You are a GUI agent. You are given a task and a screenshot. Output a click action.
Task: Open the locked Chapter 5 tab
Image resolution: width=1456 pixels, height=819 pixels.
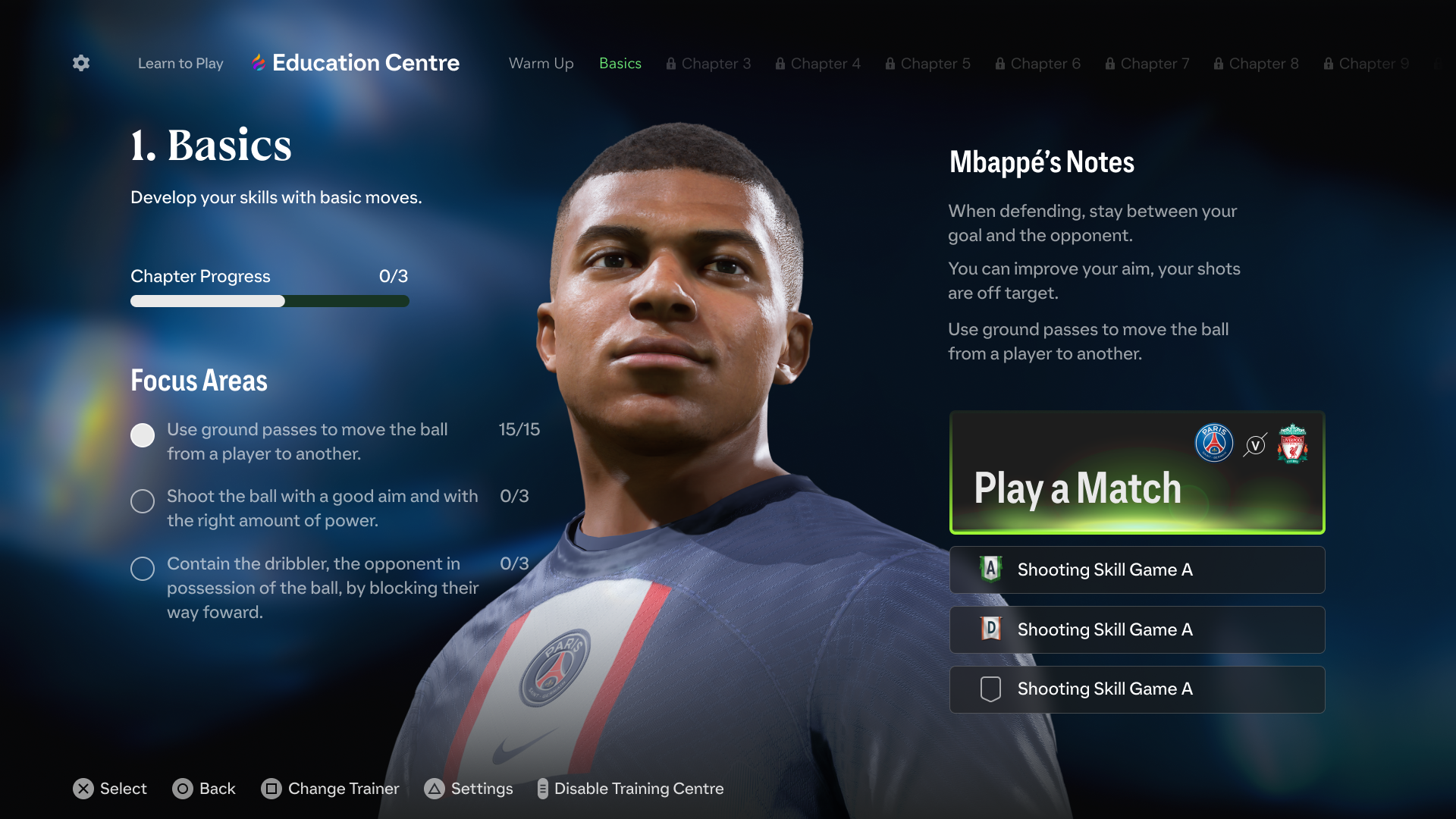[x=927, y=64]
